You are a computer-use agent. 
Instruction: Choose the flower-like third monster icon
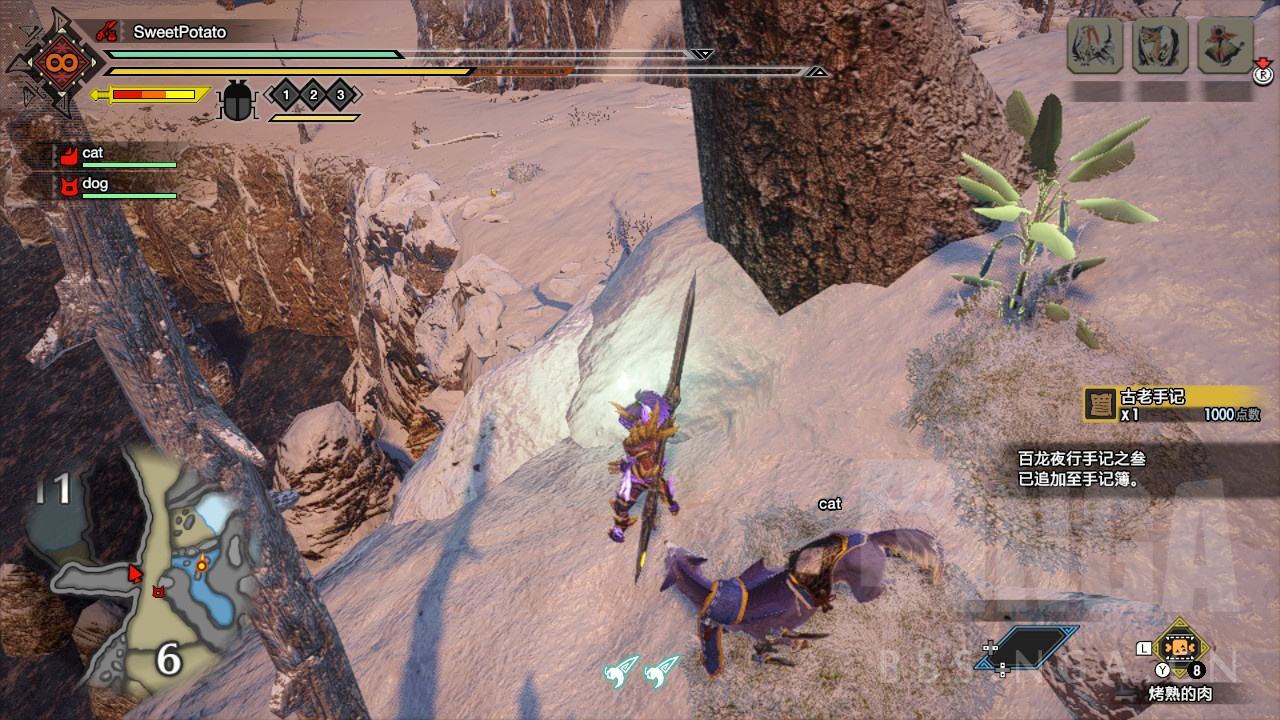[1225, 45]
